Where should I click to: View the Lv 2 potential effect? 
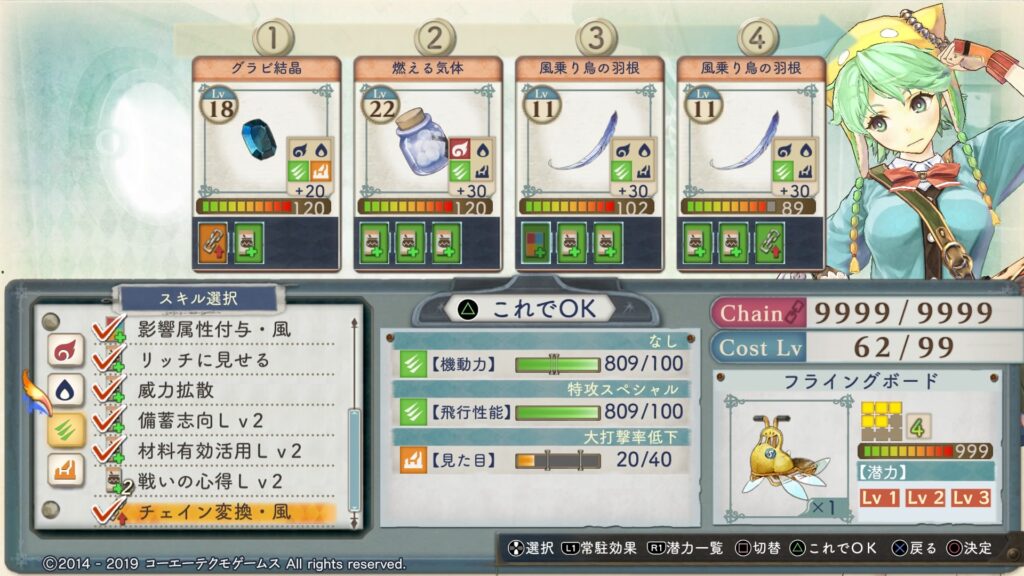926,497
